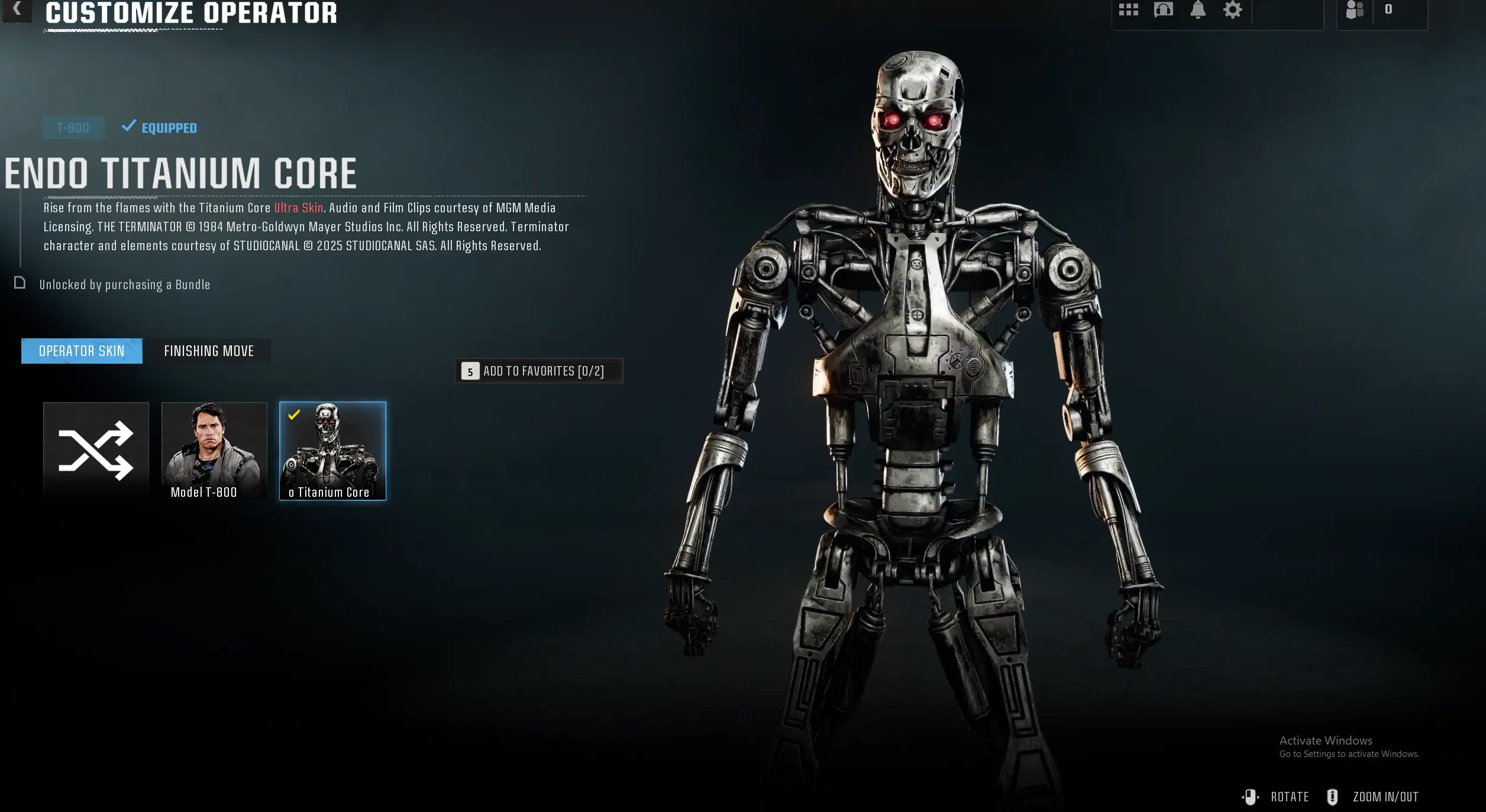View notifications via the bell icon
This screenshot has height=812, width=1486.
point(1198,9)
